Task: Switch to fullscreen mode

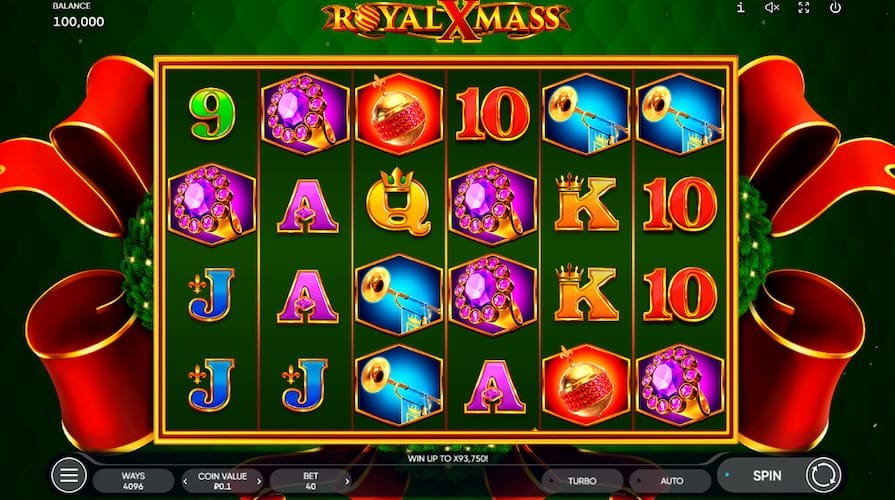Action: pos(804,8)
